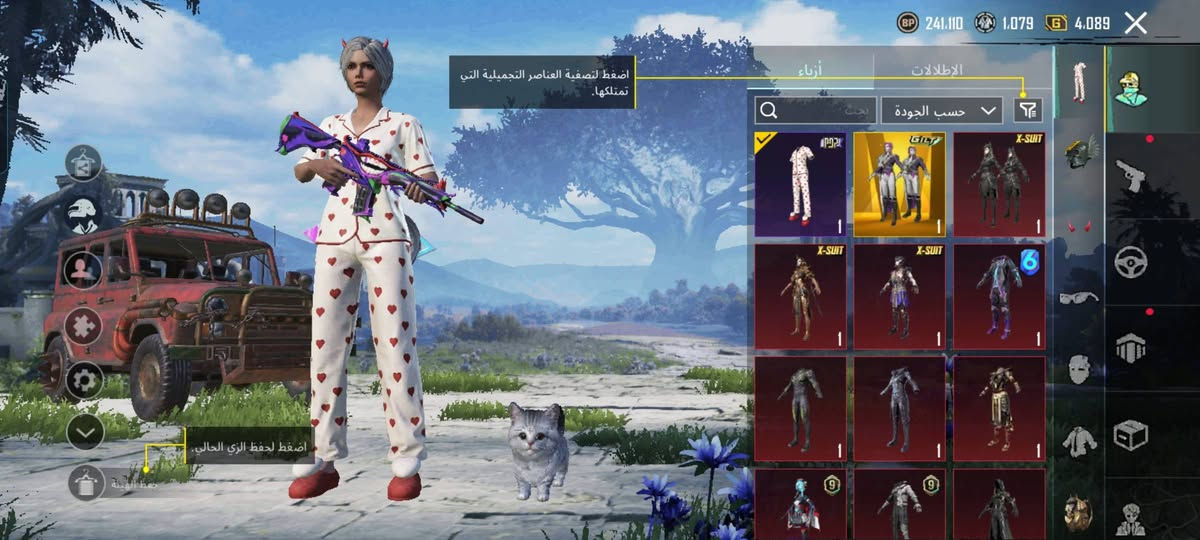Click the outfit search field
The image size is (1200, 540).
(x=816, y=110)
